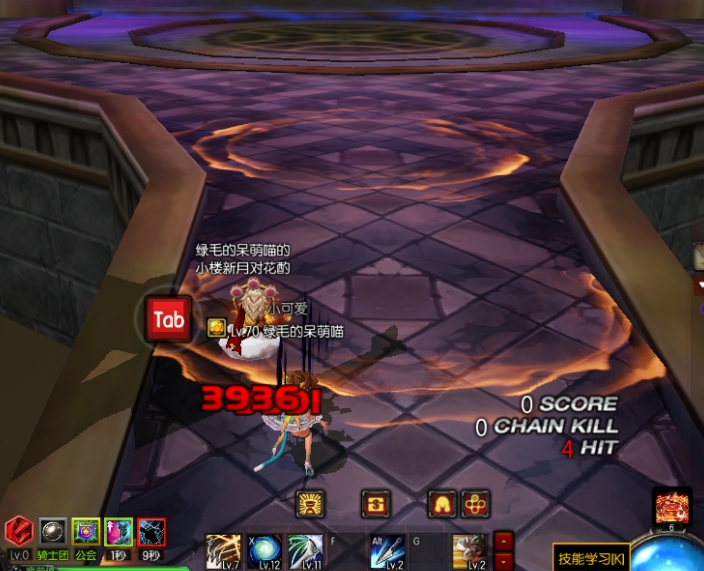
Task: Trigger the Lv.11 green slash skill
Action: [305, 551]
